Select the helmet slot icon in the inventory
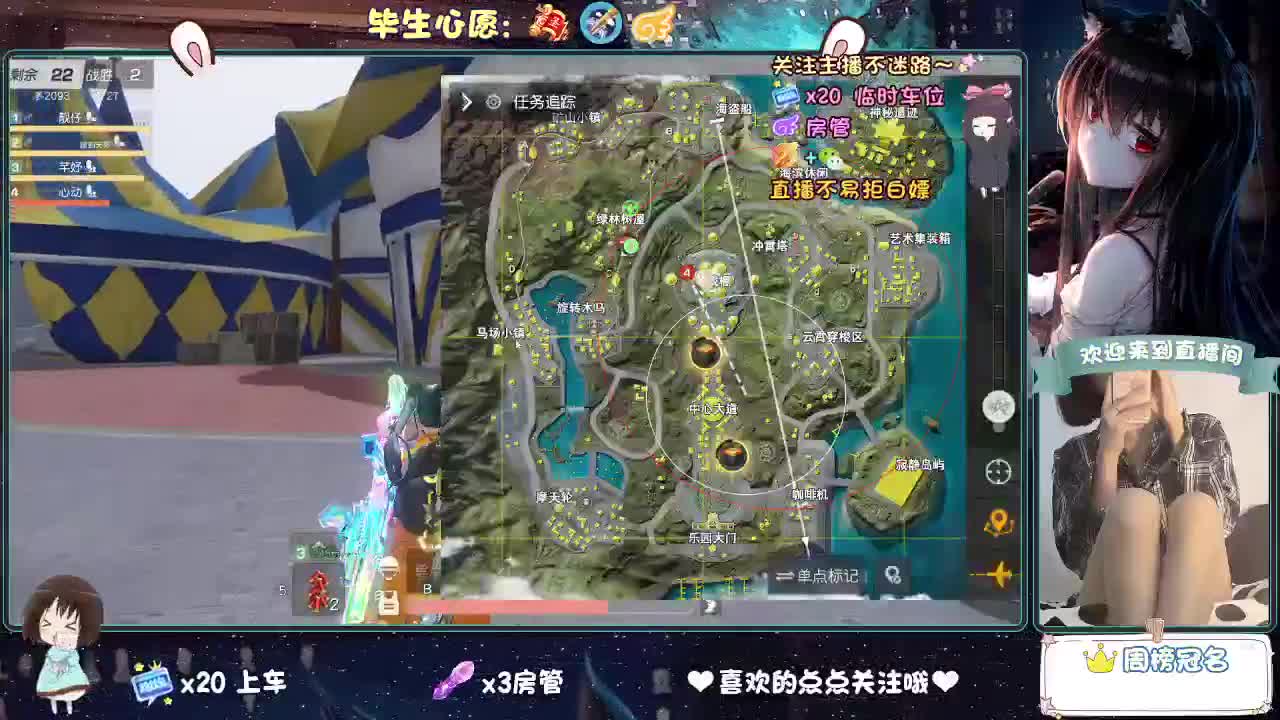This screenshot has height=720, width=1280. (389, 570)
